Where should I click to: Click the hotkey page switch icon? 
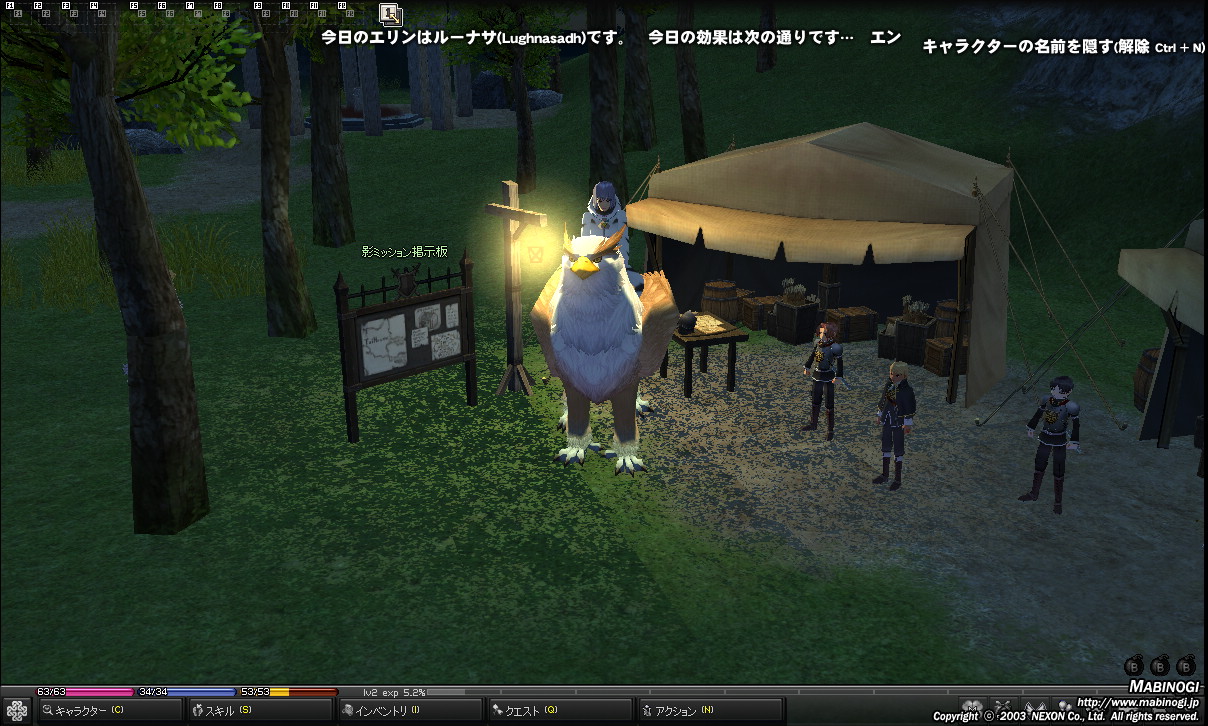coord(391,13)
